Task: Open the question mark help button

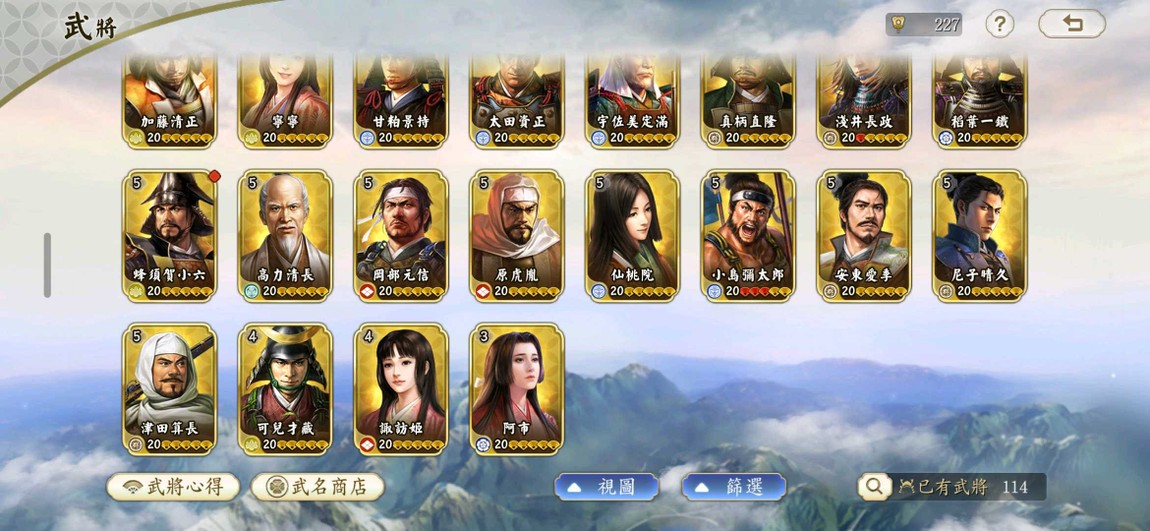Action: (999, 24)
